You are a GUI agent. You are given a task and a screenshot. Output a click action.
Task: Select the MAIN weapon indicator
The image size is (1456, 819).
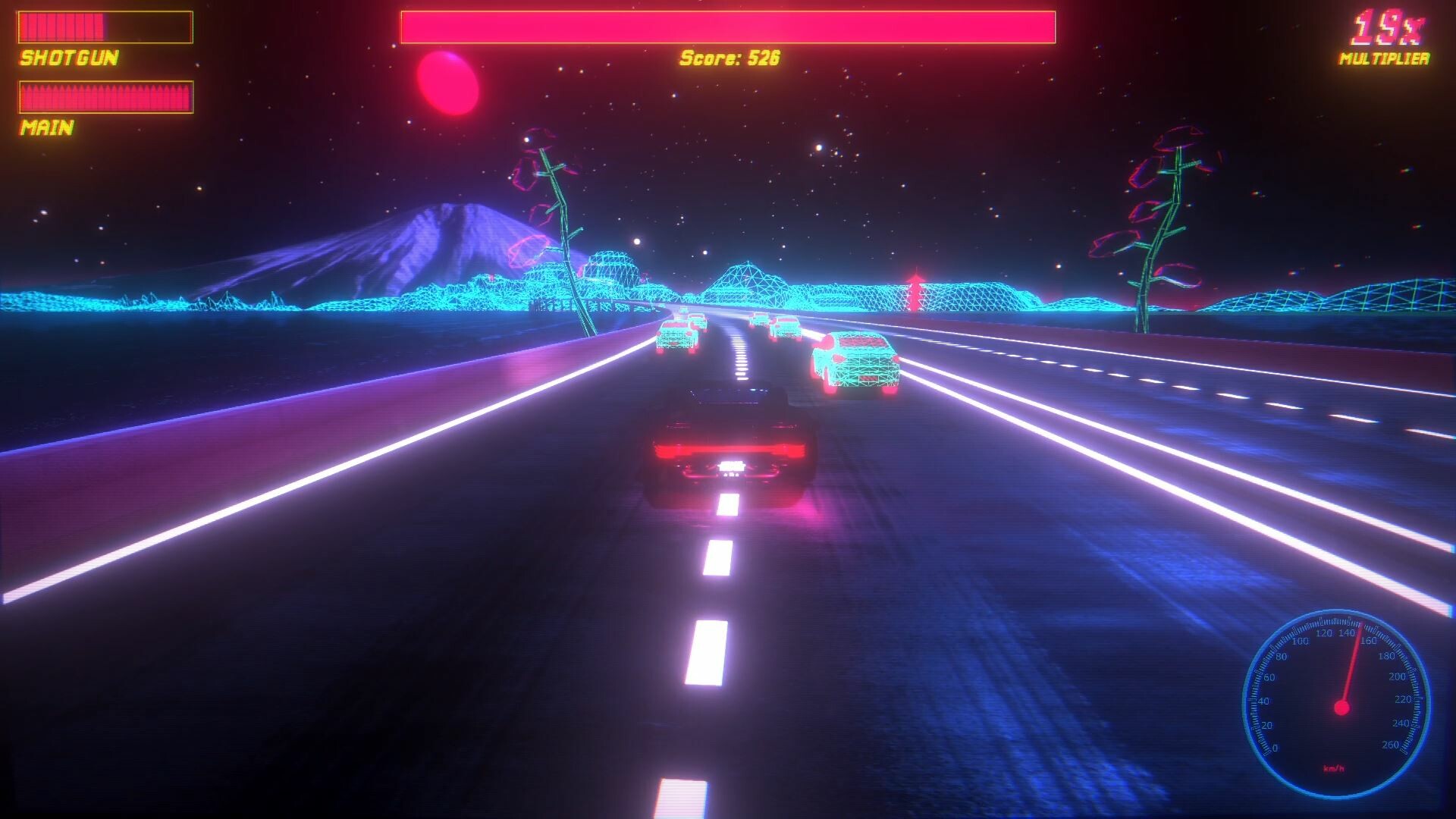[45, 129]
